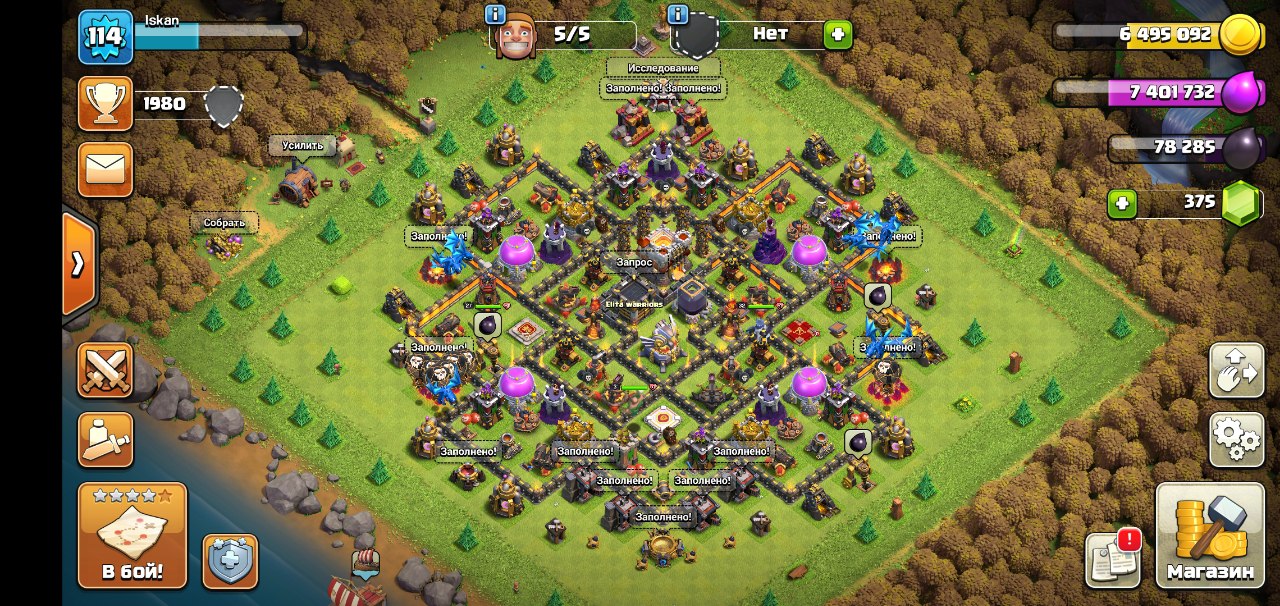Viewport: 1280px width, 606px height.
Task: Open the settings gears button
Action: [x=1236, y=439]
